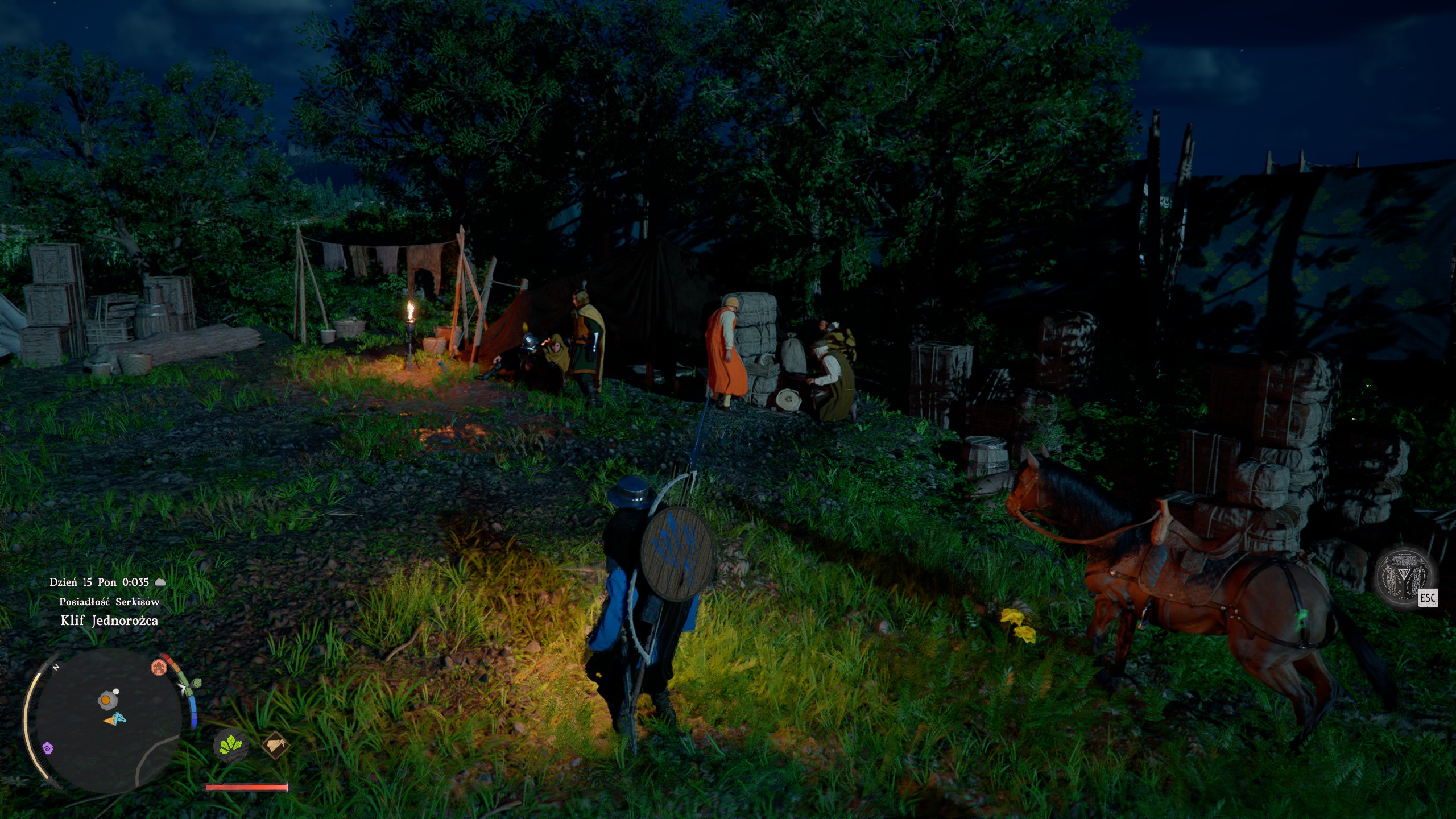This screenshot has height=819, width=1456.
Task: Click the white waypoint dot near the player marker
Action: click(x=115, y=691)
